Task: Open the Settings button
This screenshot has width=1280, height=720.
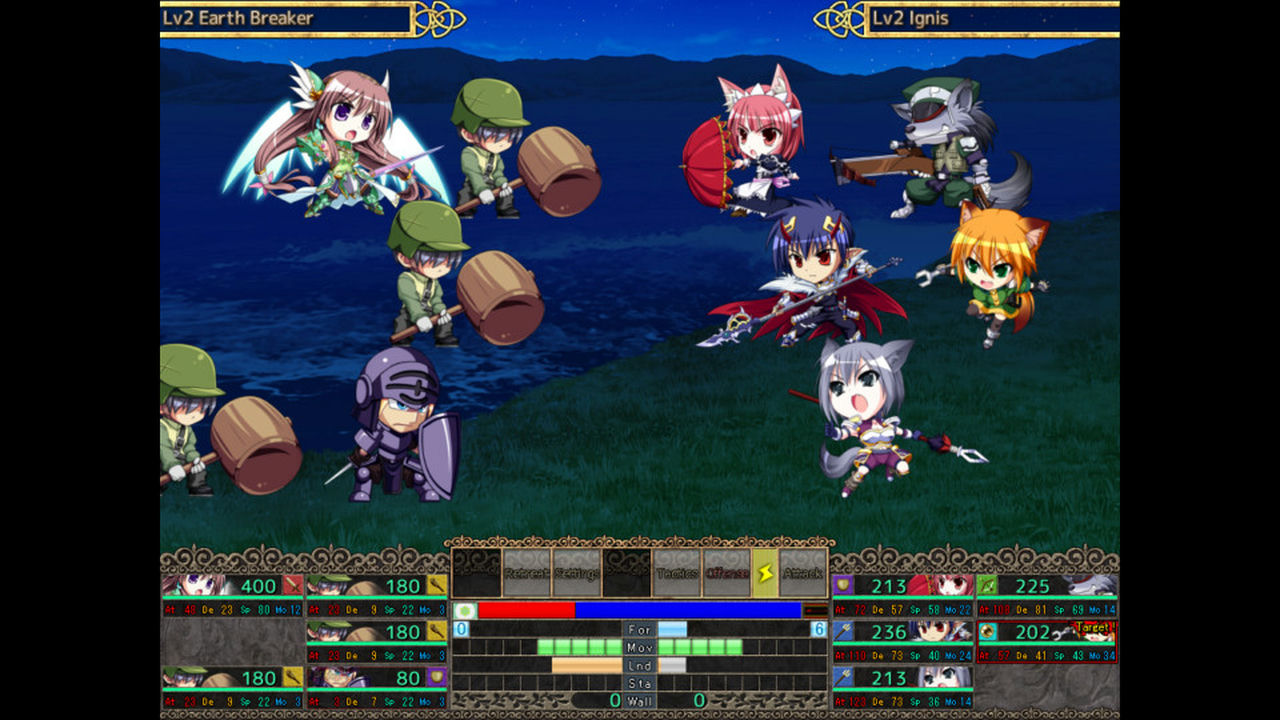Action: coord(574,573)
